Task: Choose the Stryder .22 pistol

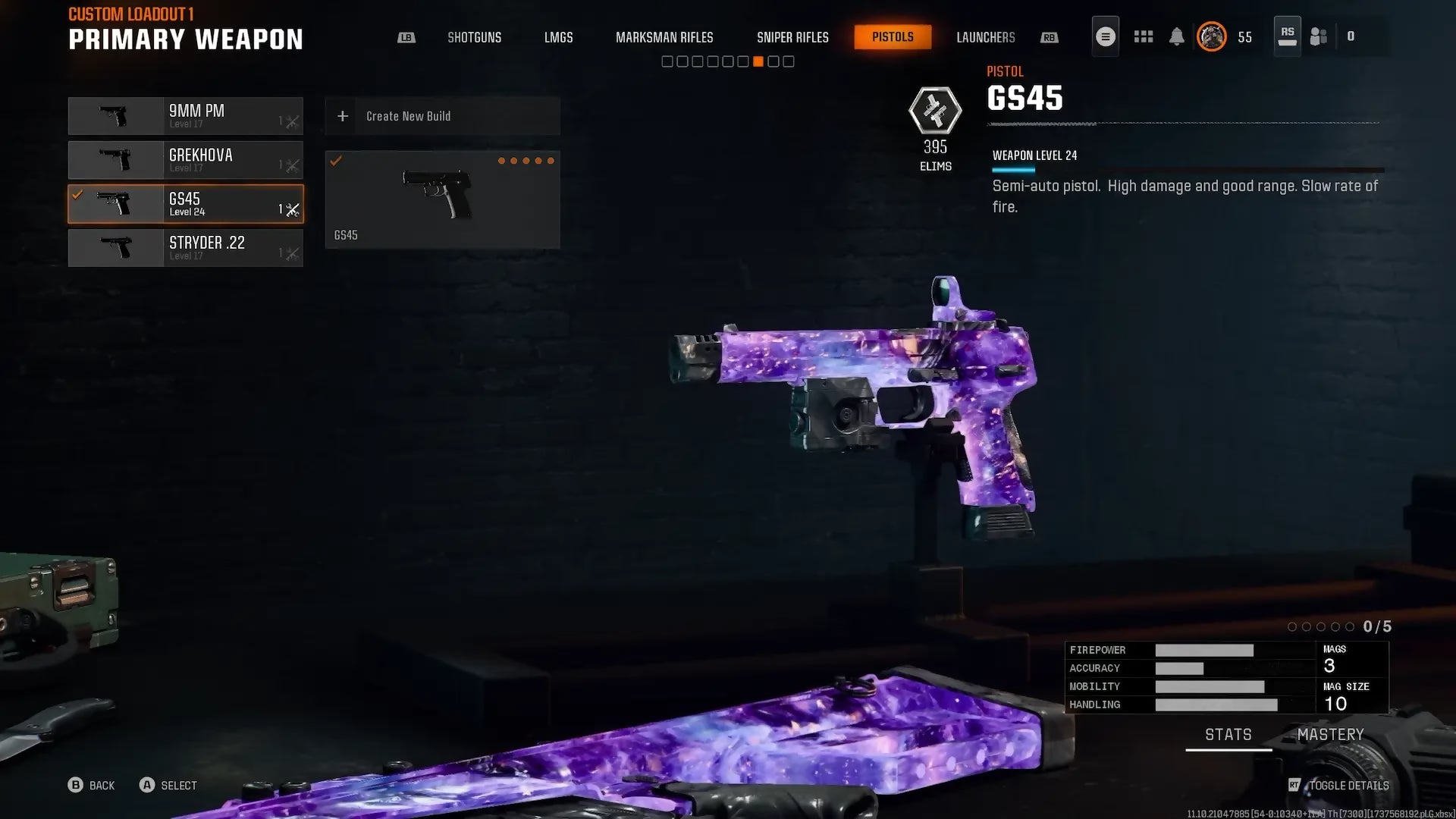Action: (186, 248)
